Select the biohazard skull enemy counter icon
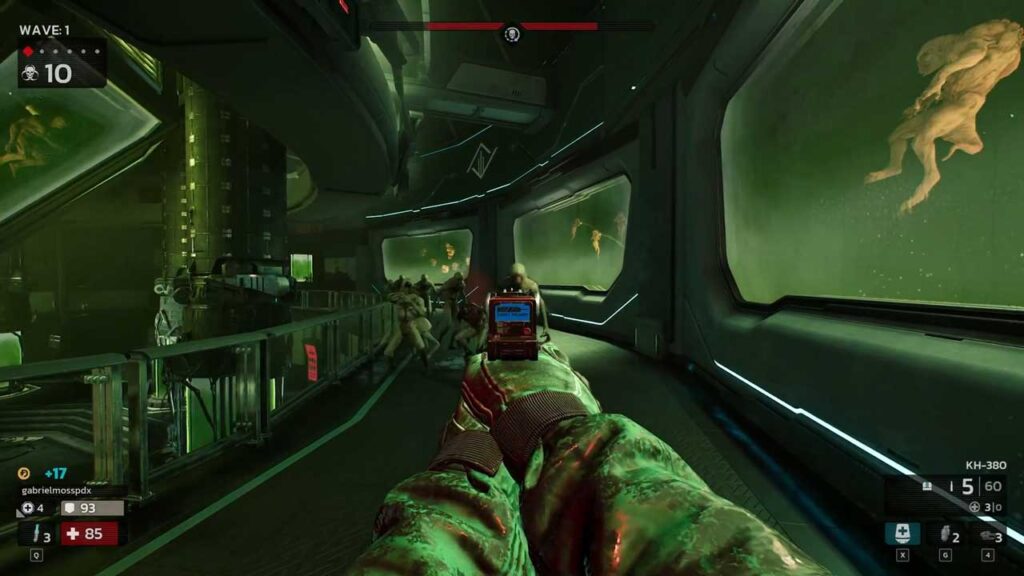This screenshot has width=1024, height=576. pyautogui.click(x=31, y=73)
